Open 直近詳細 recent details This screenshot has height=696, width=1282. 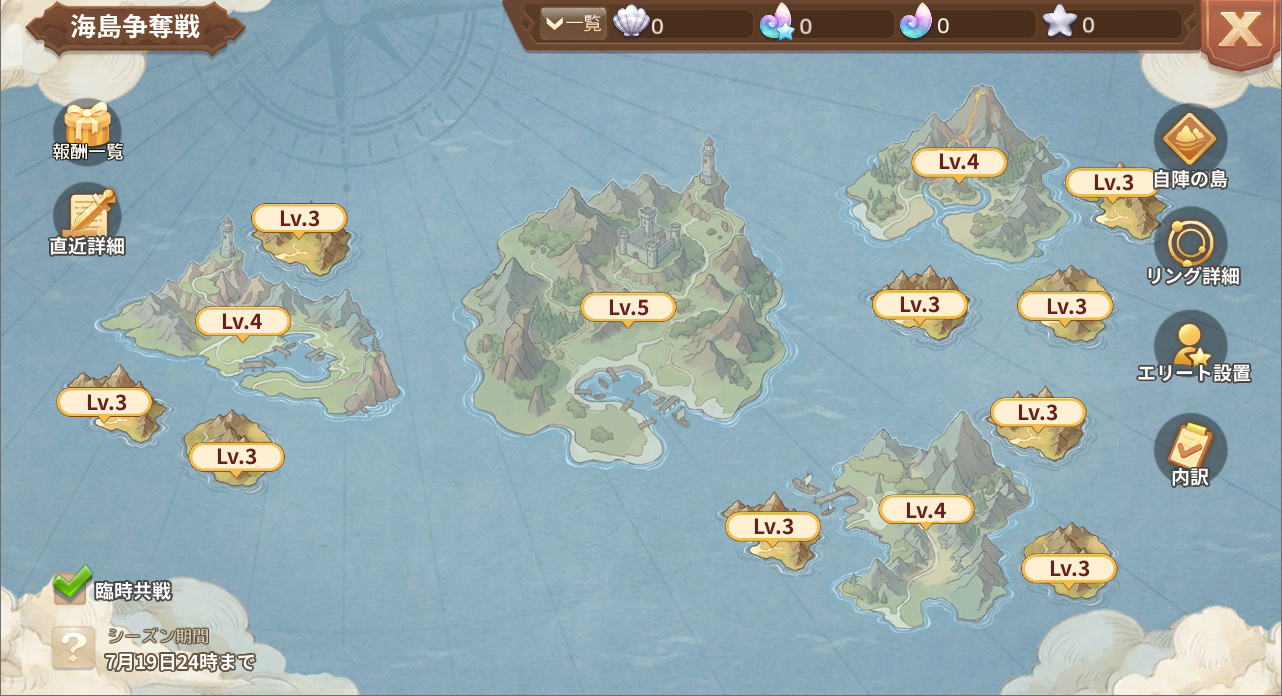point(88,218)
